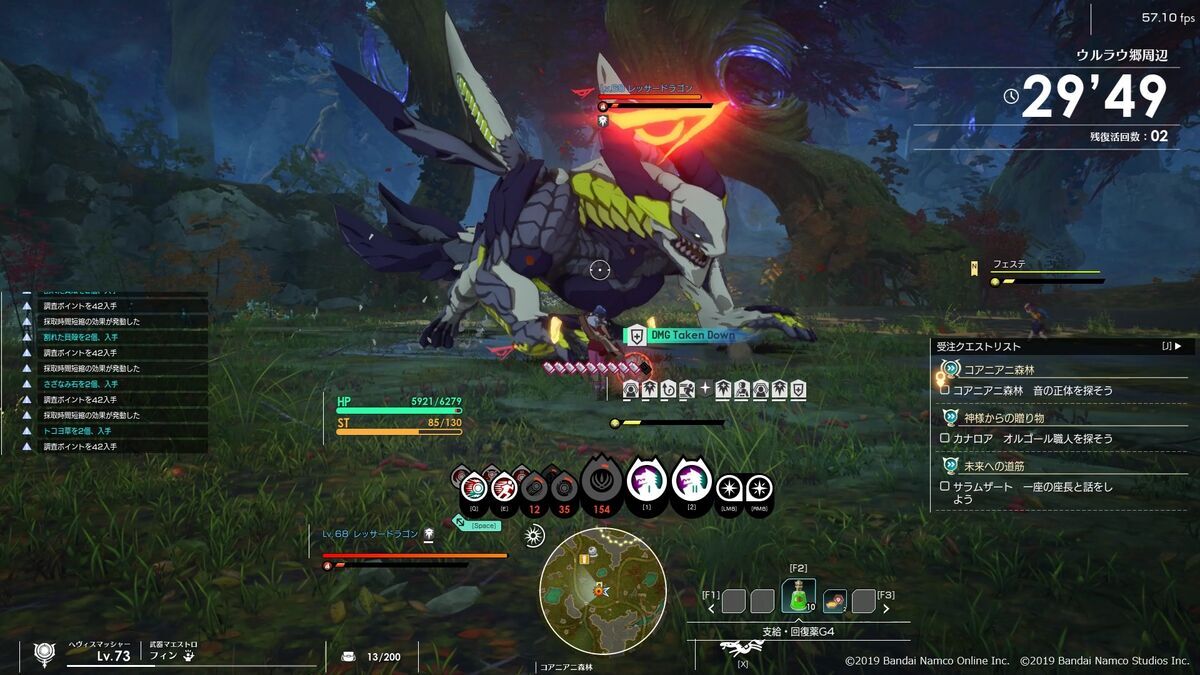Screen dimensions: 1200x675
Task: Open the Heavy Smasher class emblem
Action: pyautogui.click(x=44, y=654)
